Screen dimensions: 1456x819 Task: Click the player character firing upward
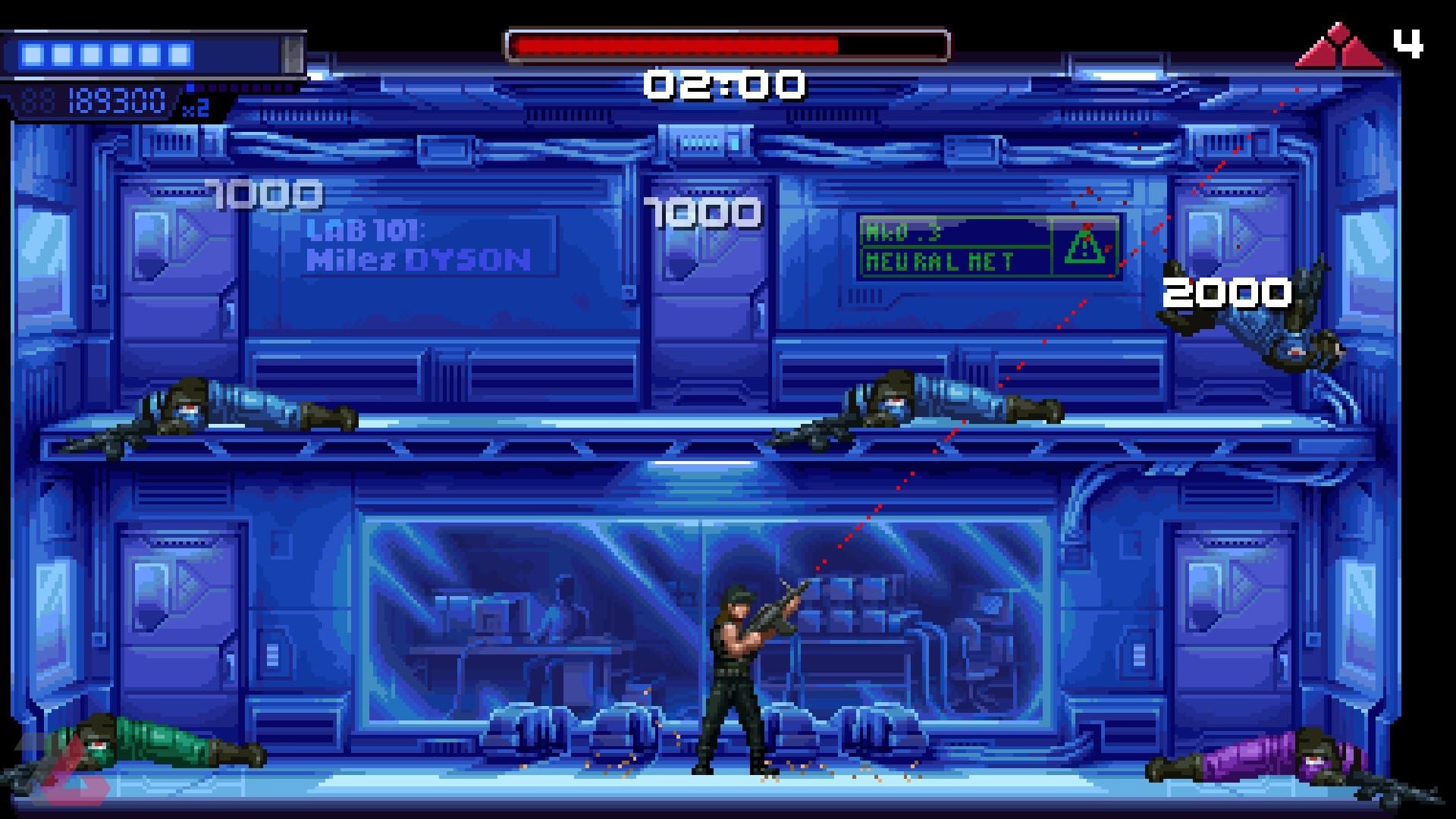pos(733,667)
